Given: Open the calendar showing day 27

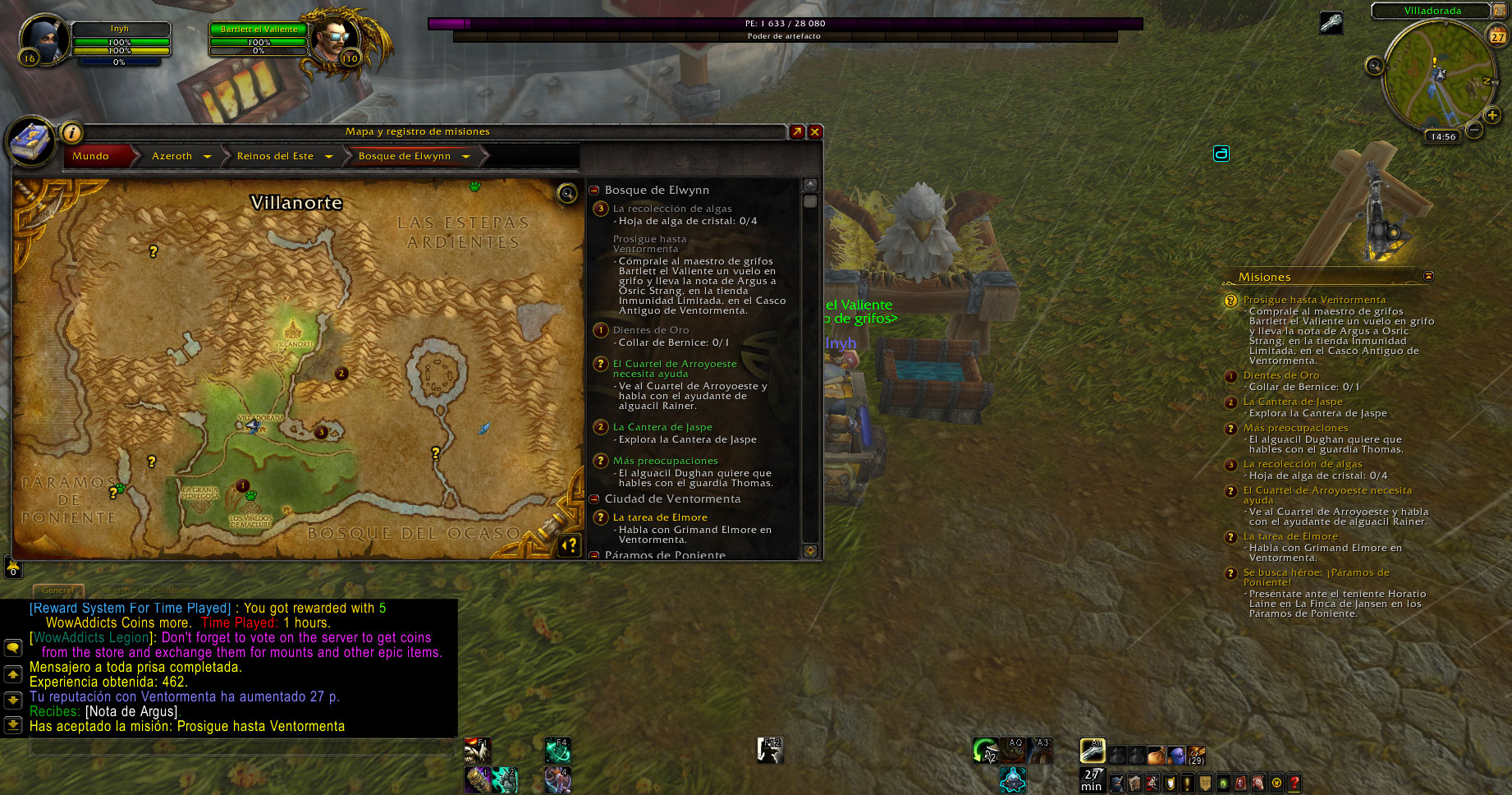Looking at the screenshot, I should 1498,36.
